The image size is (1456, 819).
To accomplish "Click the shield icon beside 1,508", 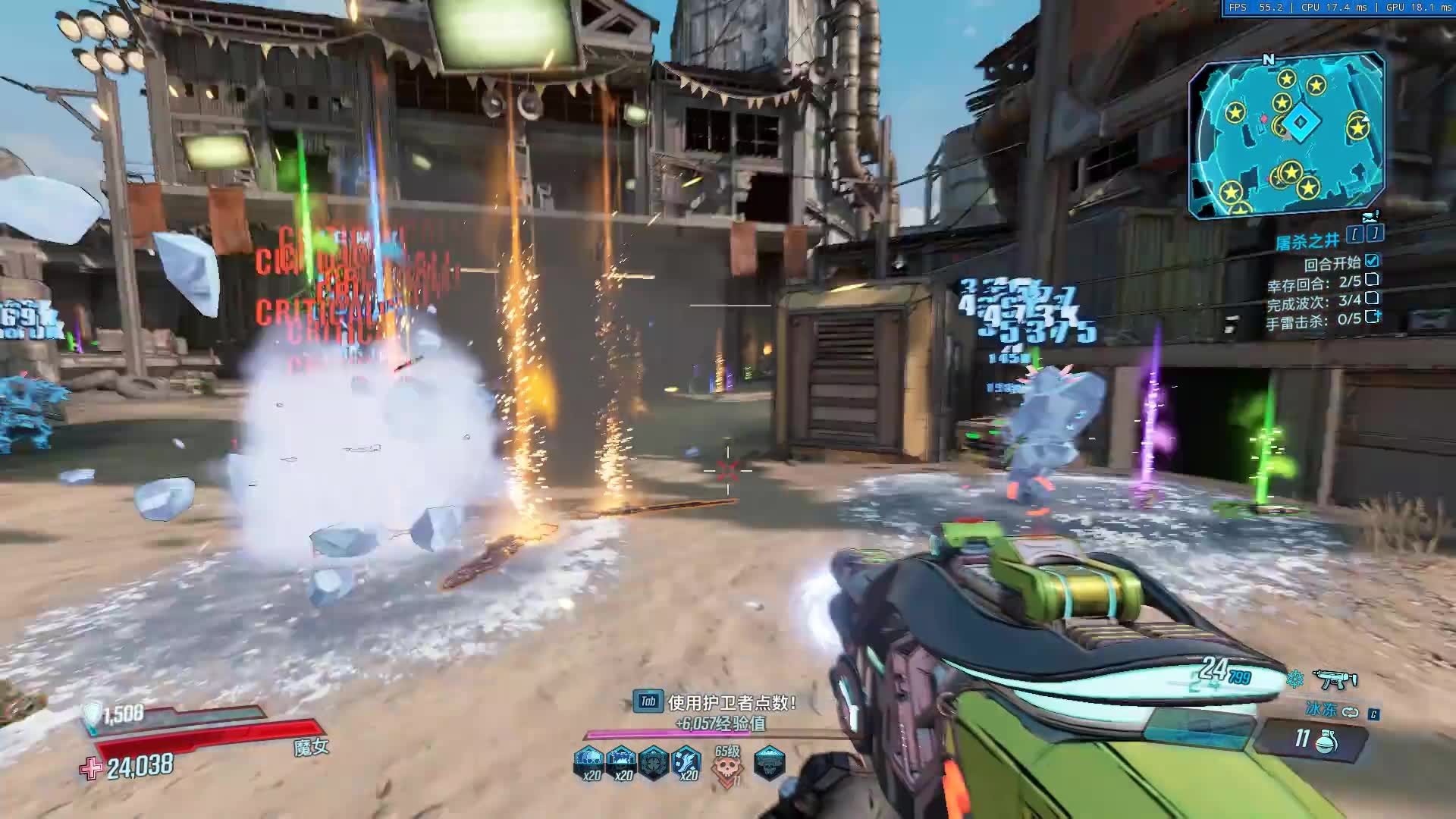I will (93, 715).
